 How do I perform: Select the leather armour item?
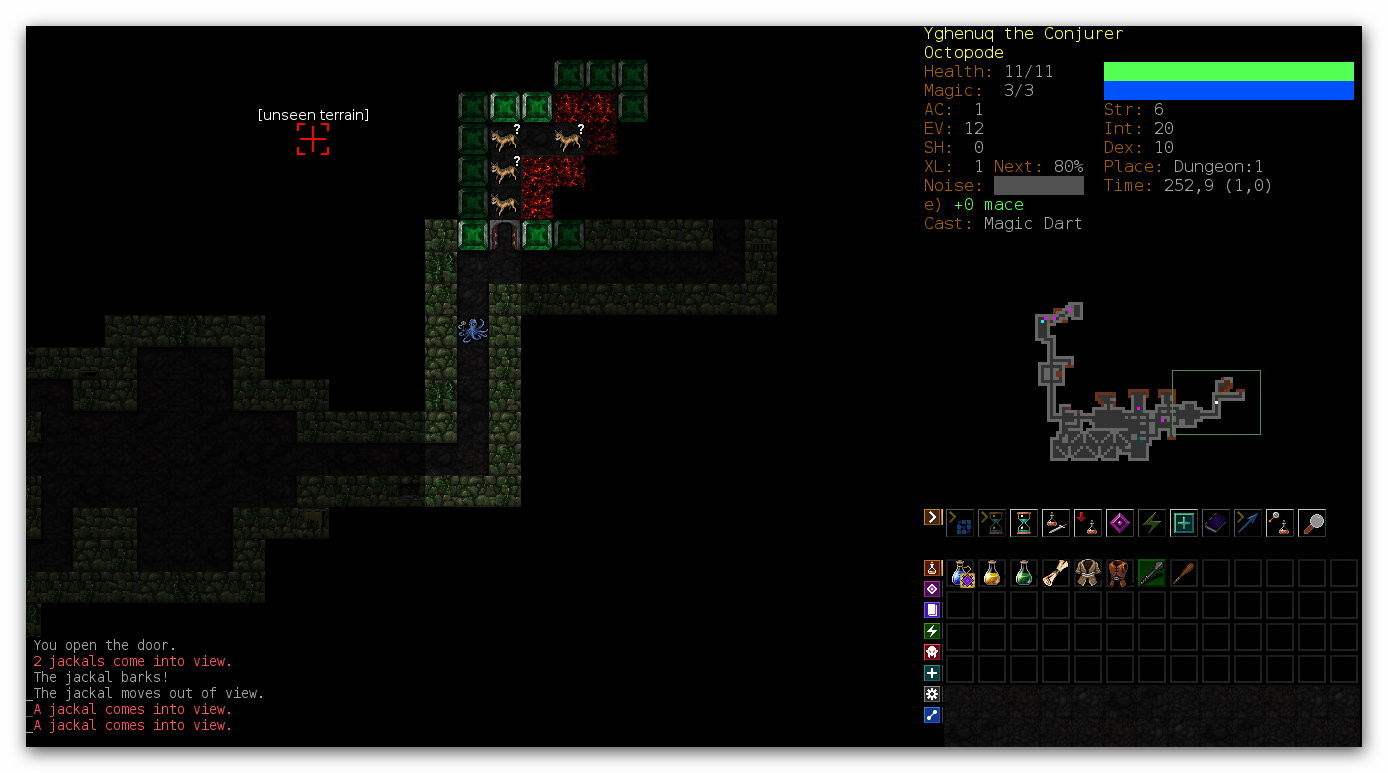[x=1120, y=573]
